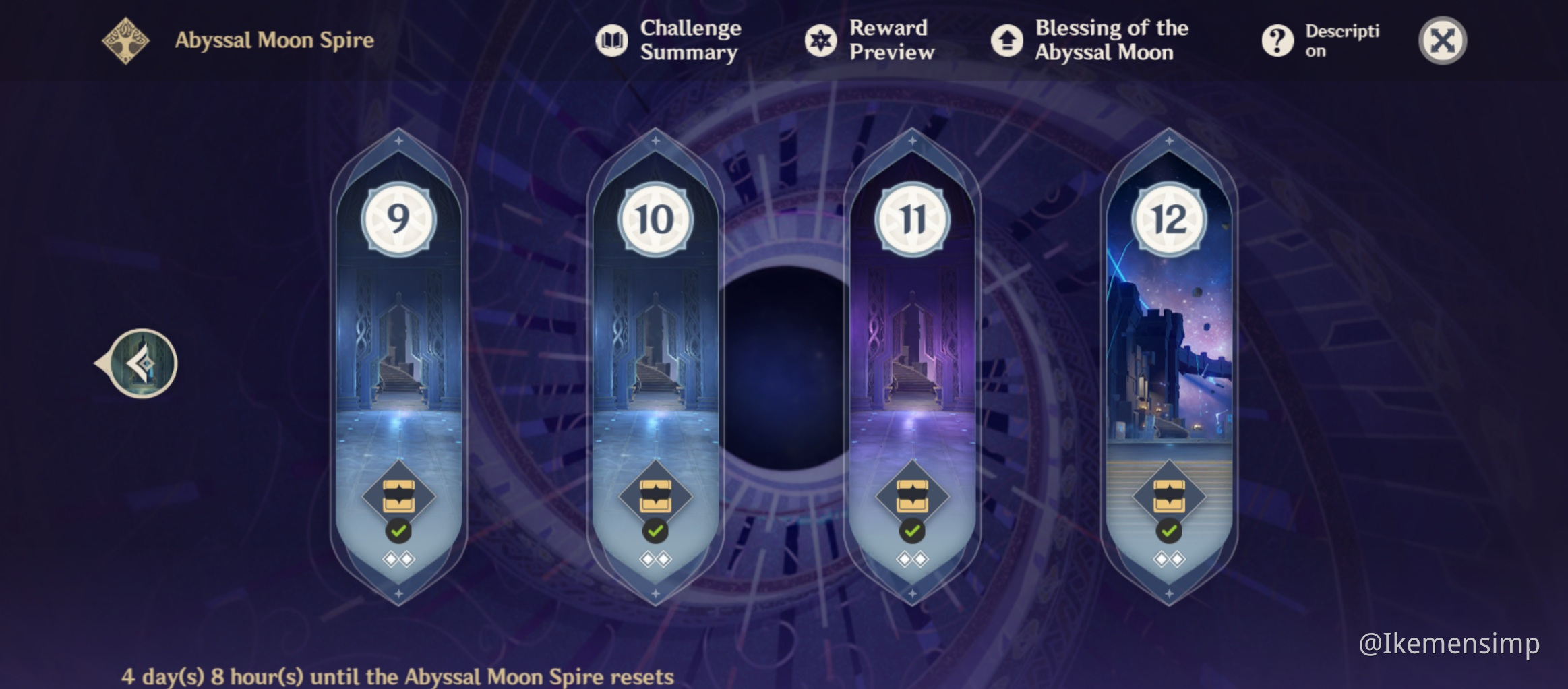
Task: Open the Reward Preview star icon
Action: tap(820, 40)
